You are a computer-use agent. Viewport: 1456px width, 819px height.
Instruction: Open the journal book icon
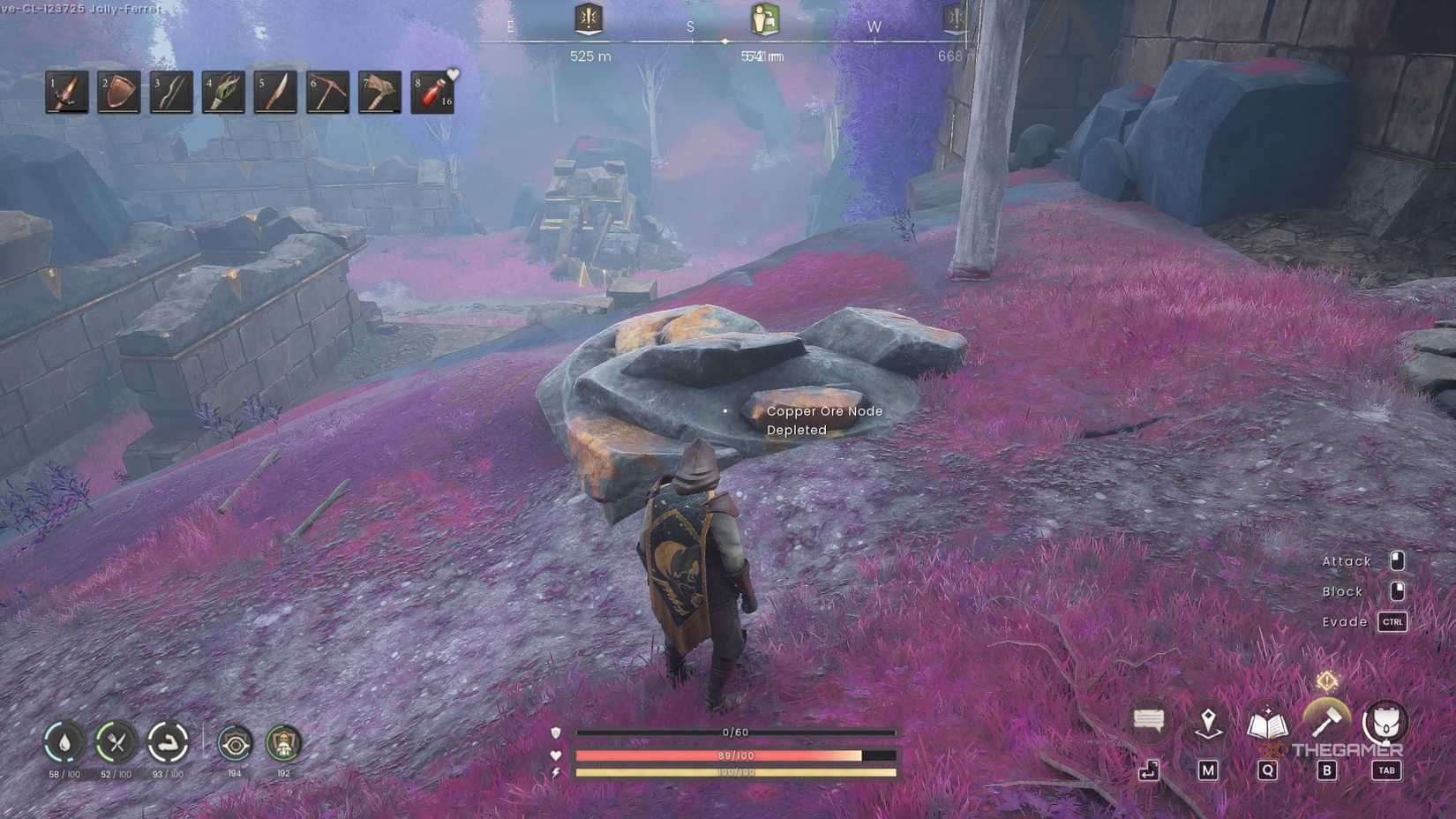[1267, 721]
